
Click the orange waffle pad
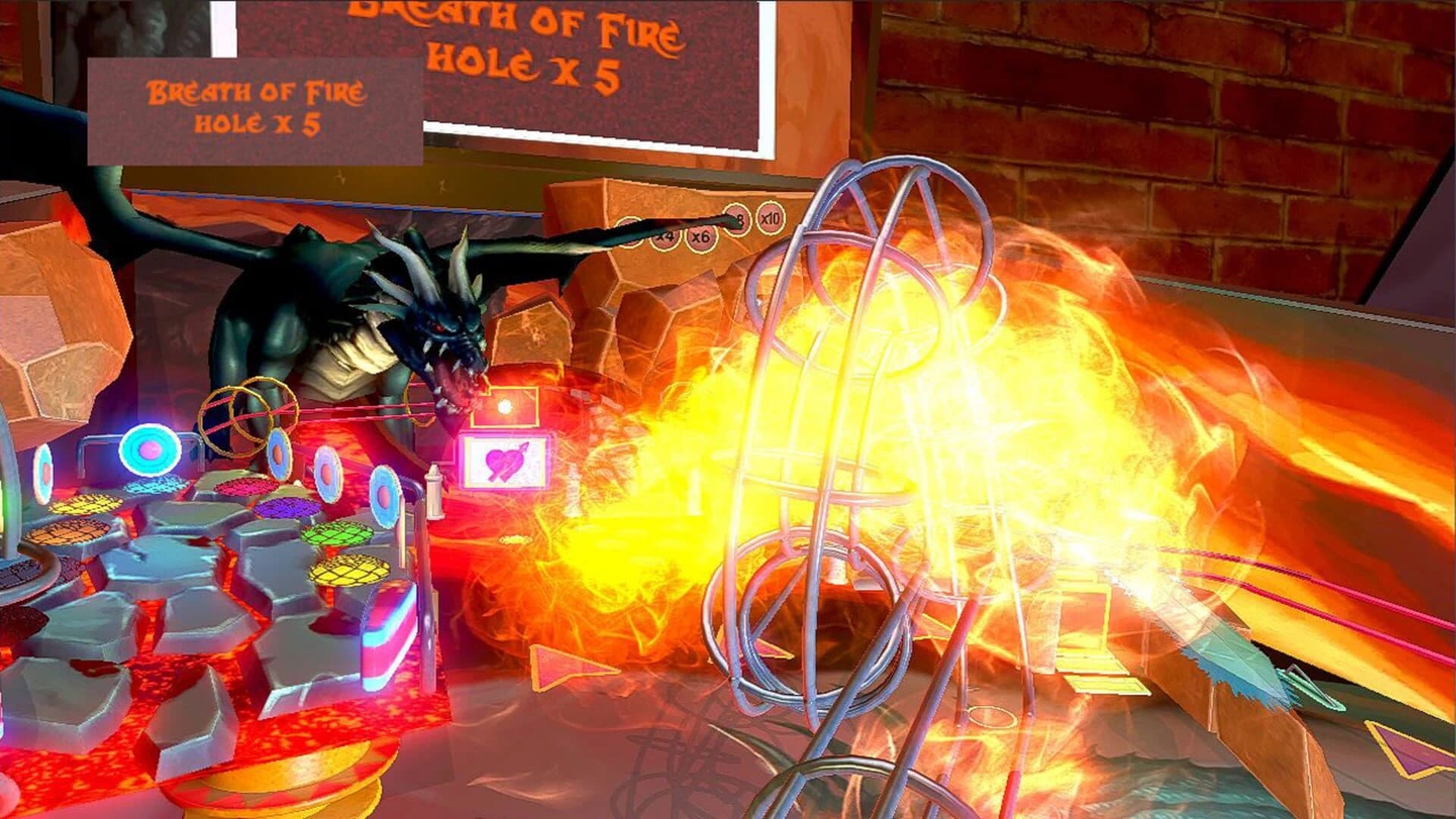coord(72,532)
